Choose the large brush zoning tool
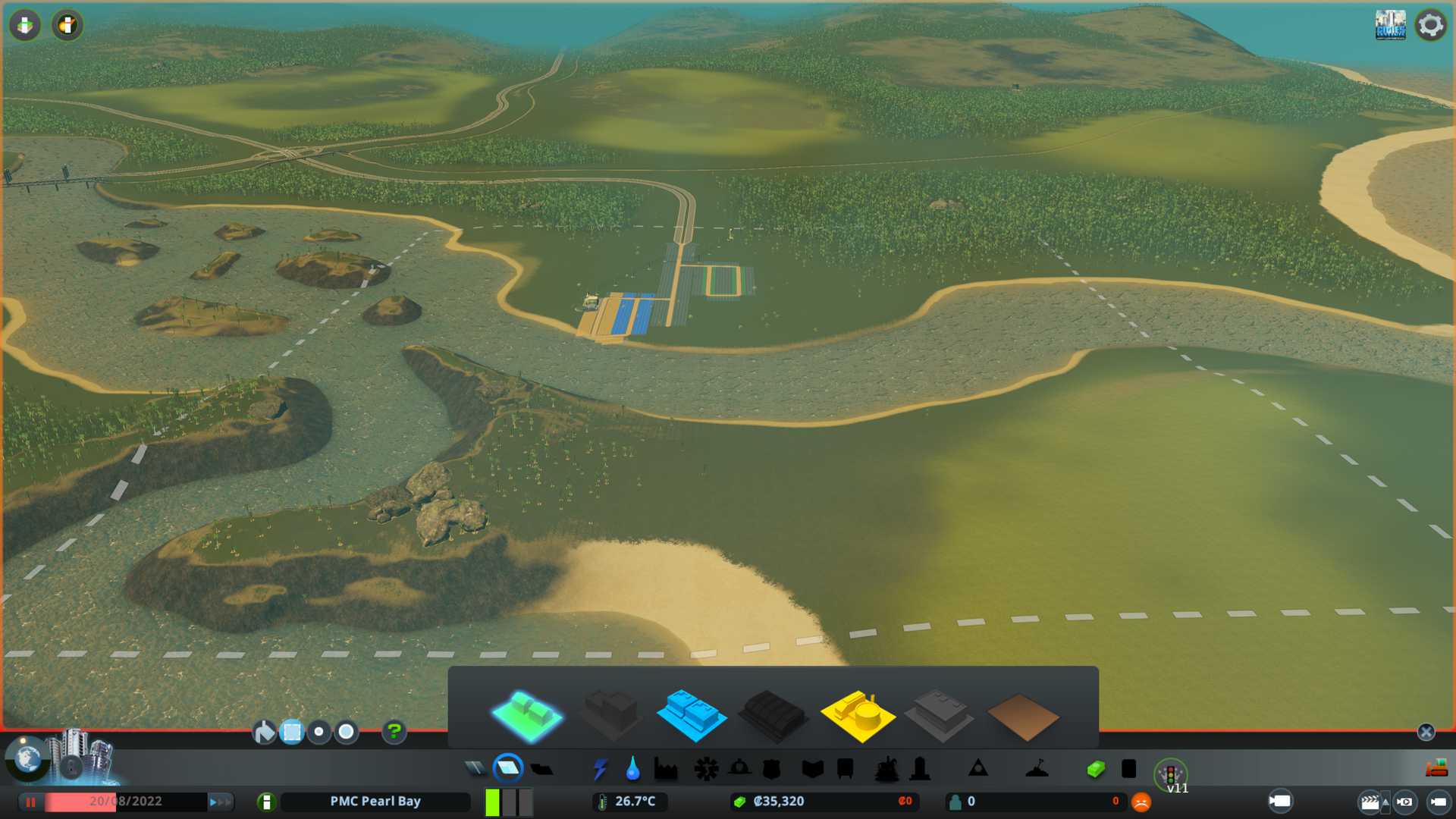The height and width of the screenshot is (819, 1456). [347, 732]
